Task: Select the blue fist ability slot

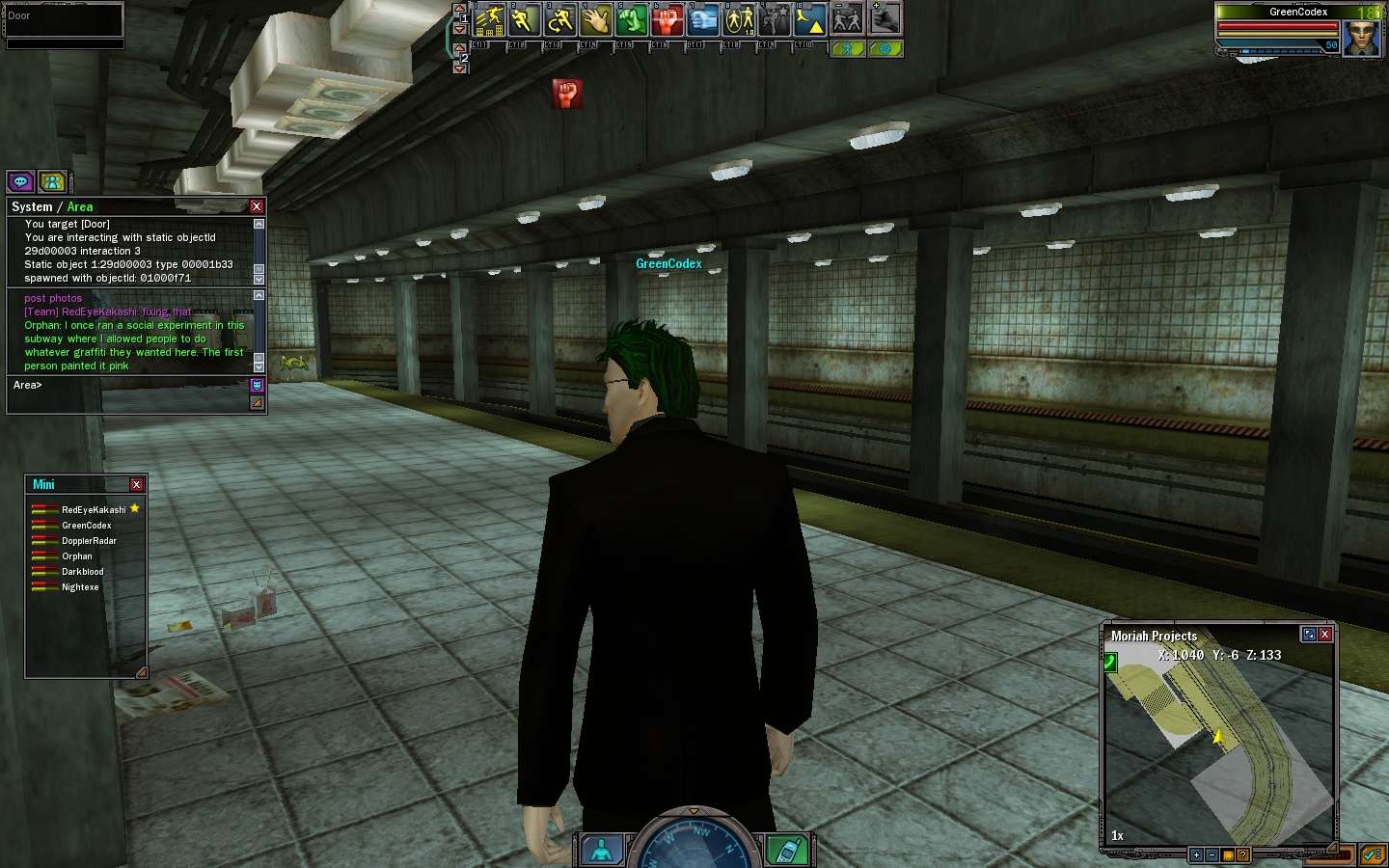Action: point(703,19)
